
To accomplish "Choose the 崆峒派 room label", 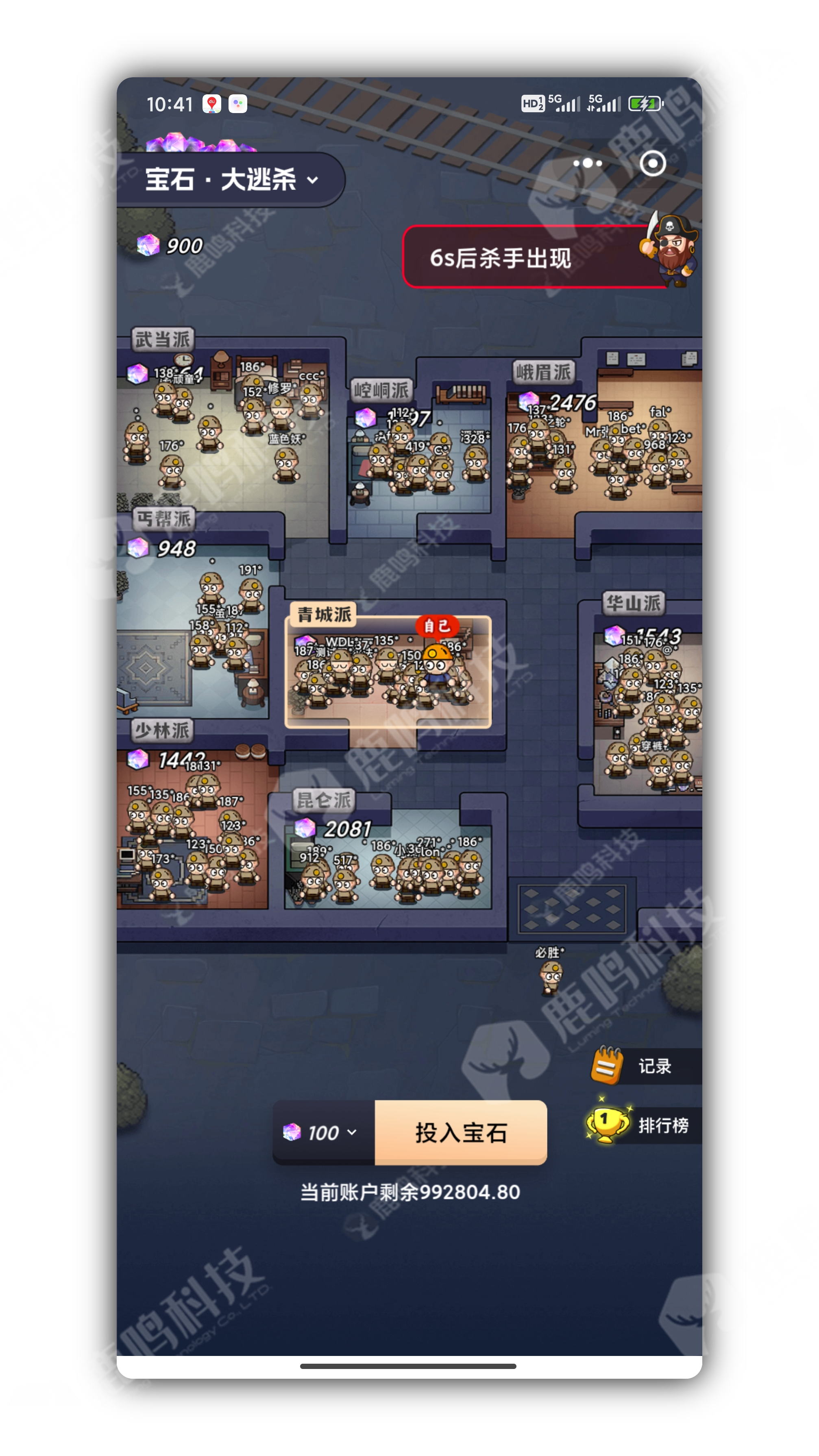I will (381, 390).
